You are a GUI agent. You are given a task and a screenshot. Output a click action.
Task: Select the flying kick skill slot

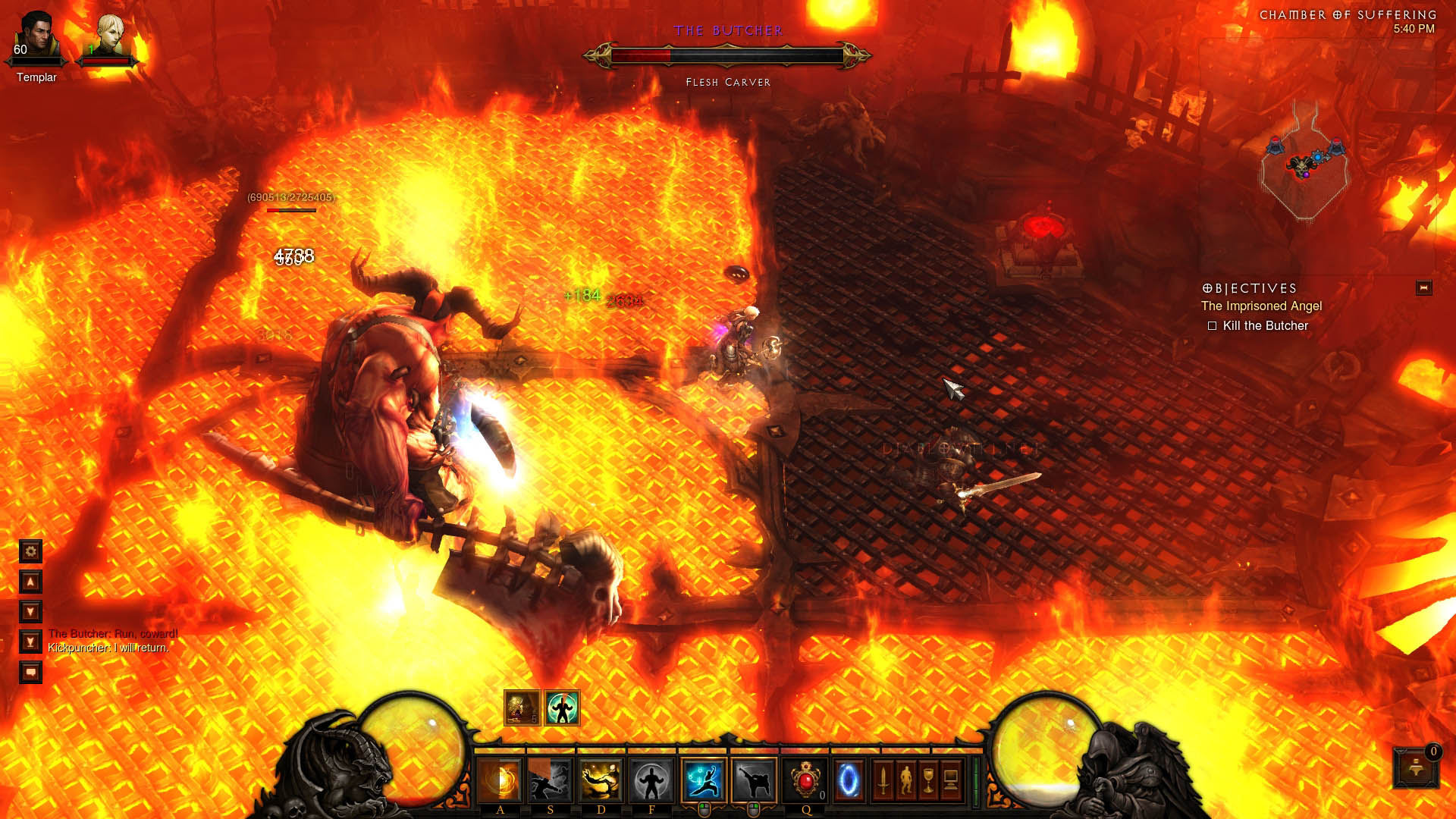pos(754,780)
